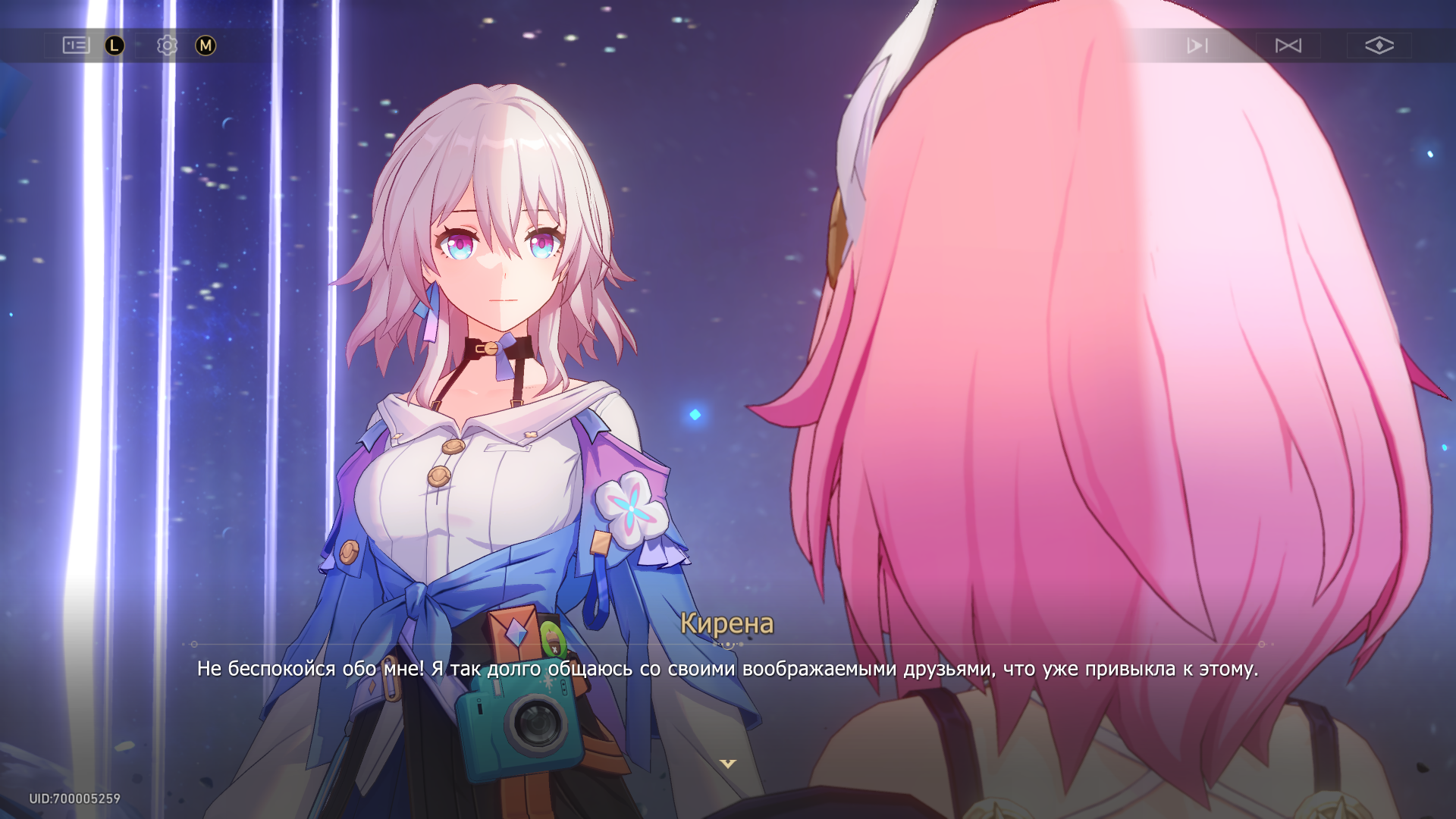Screen dimensions: 1456x819
Task: Hide the interface with the eye icon
Action: point(1379,45)
